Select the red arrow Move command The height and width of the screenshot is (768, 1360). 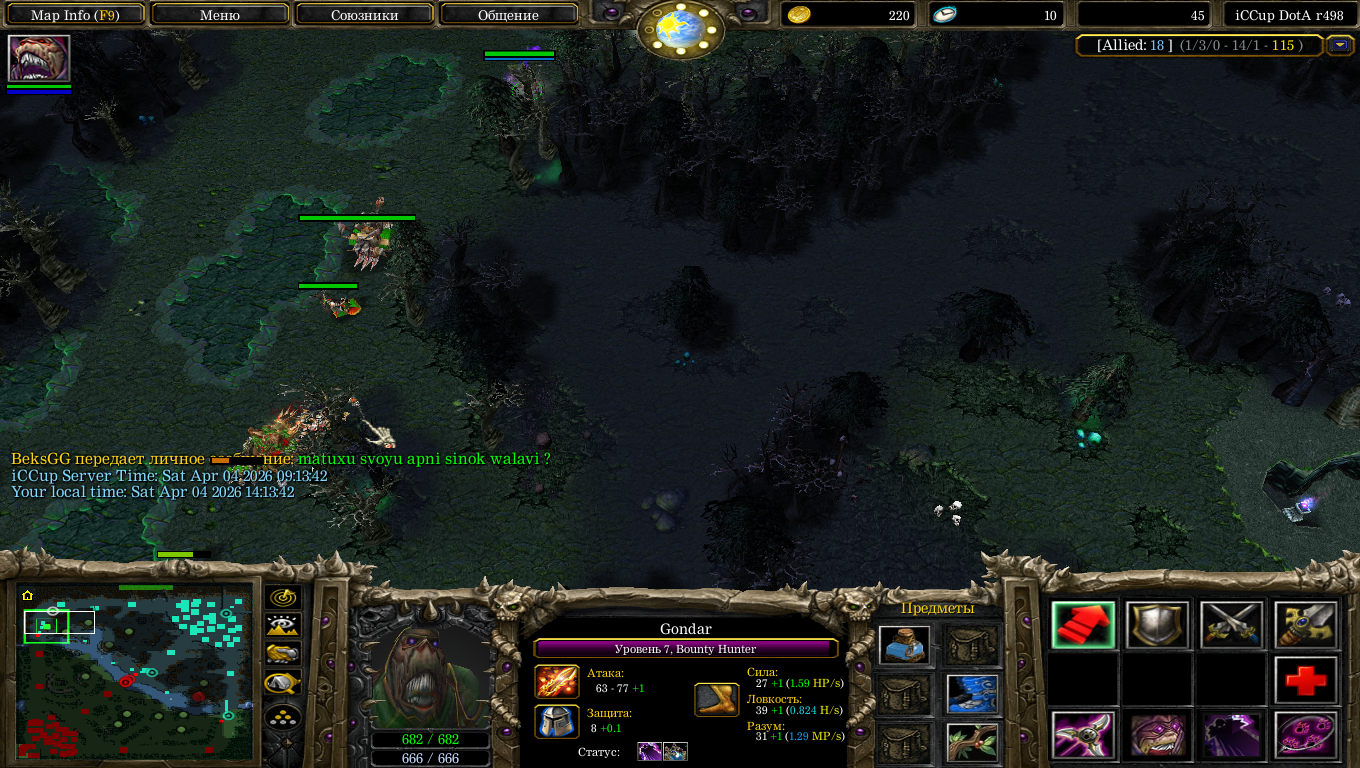tap(1083, 625)
